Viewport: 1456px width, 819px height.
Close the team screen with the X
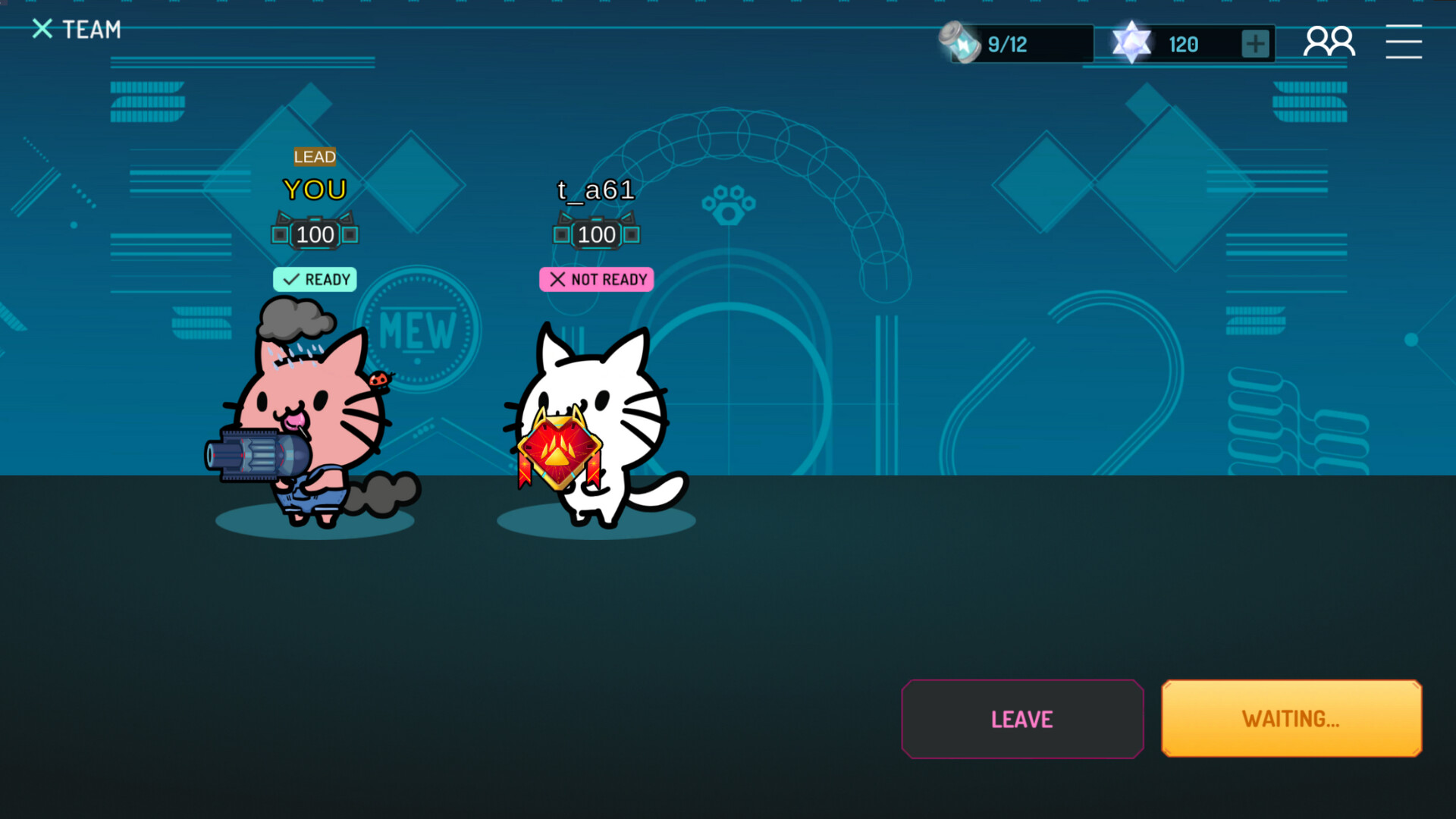42,29
